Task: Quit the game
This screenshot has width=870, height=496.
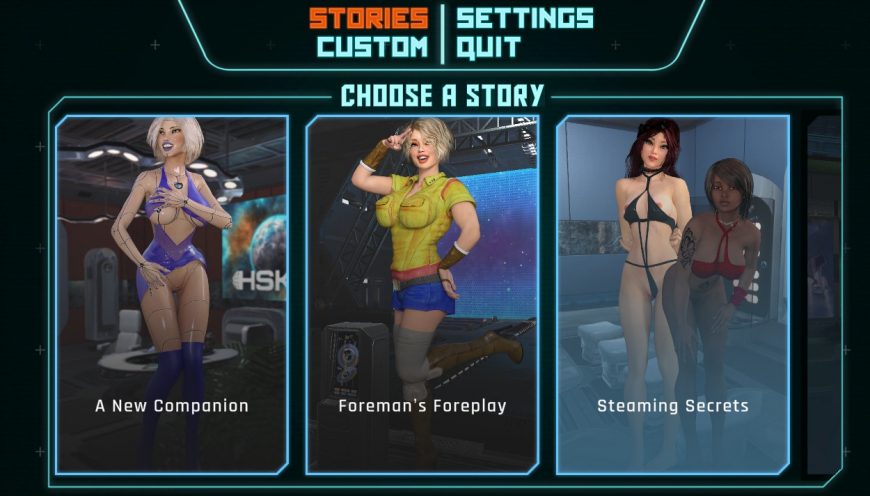Action: 488,47
